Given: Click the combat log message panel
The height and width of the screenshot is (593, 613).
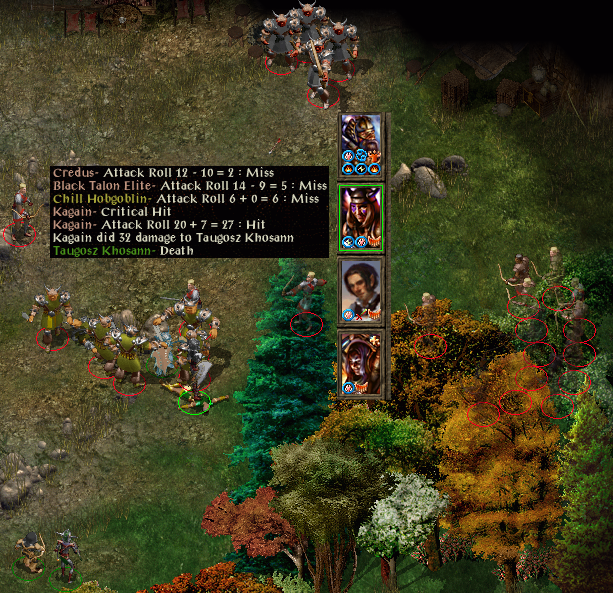Looking at the screenshot, I should 189,211.
